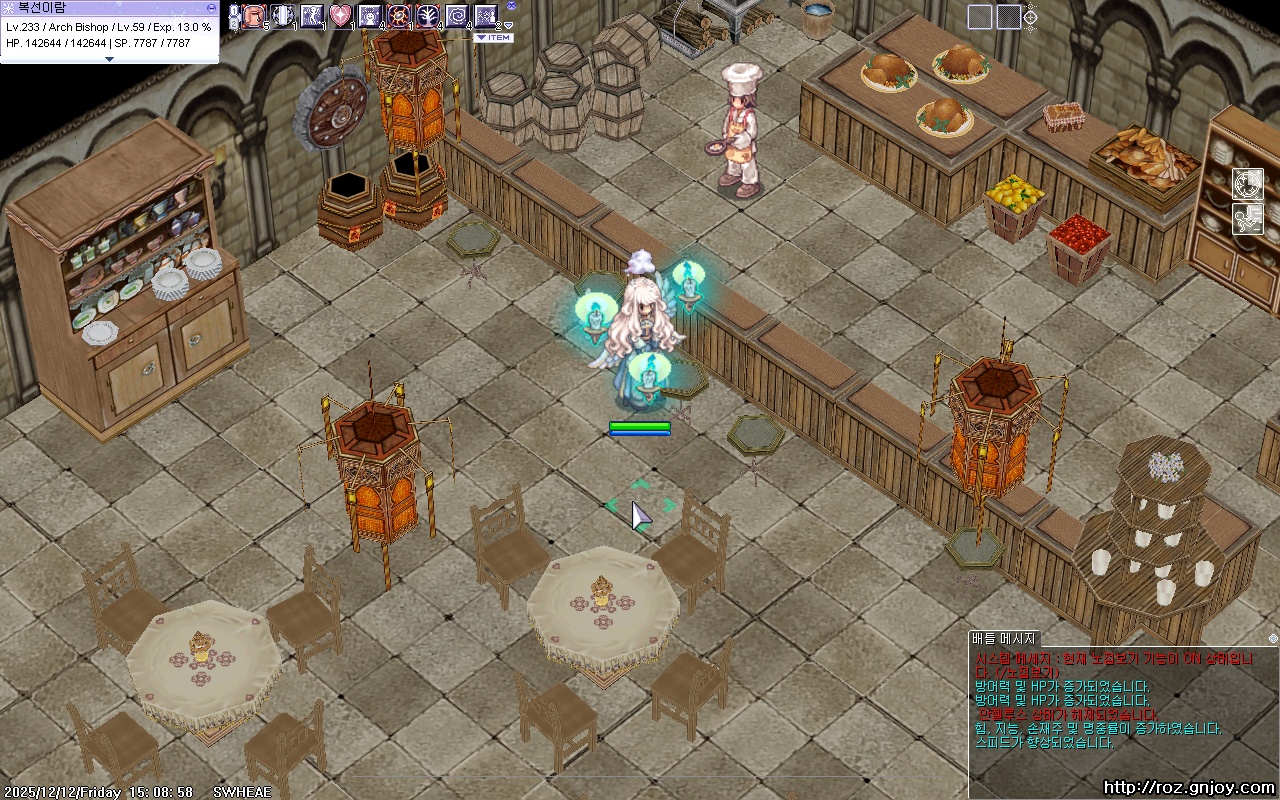Image resolution: width=1280 pixels, height=800 pixels.
Task: Open the ITEM dropdown under the hotbar
Action: pyautogui.click(x=493, y=38)
